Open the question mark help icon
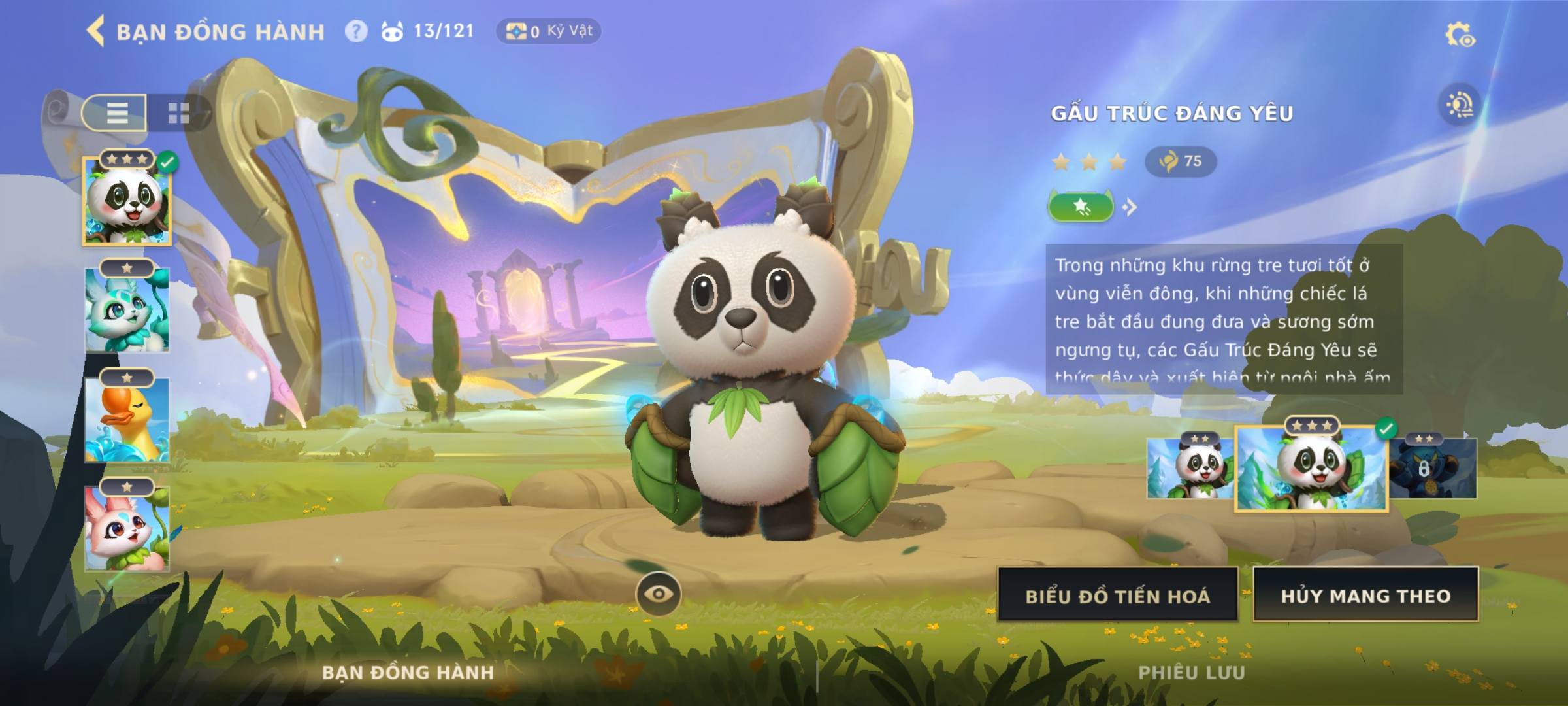The height and width of the screenshot is (706, 1568). [x=356, y=31]
